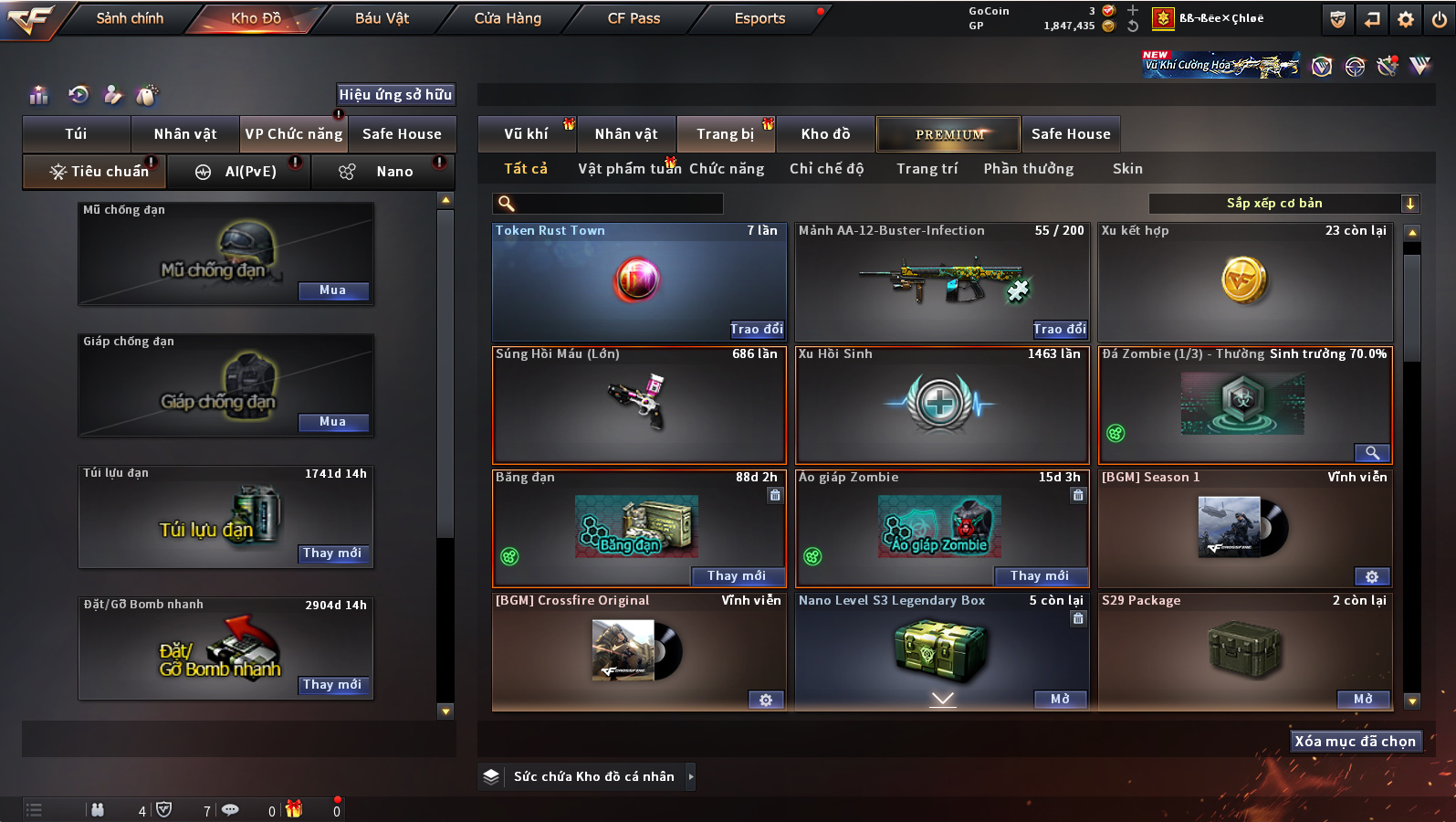
Task: Exchange the Token Rust Town item
Action: 756,330
